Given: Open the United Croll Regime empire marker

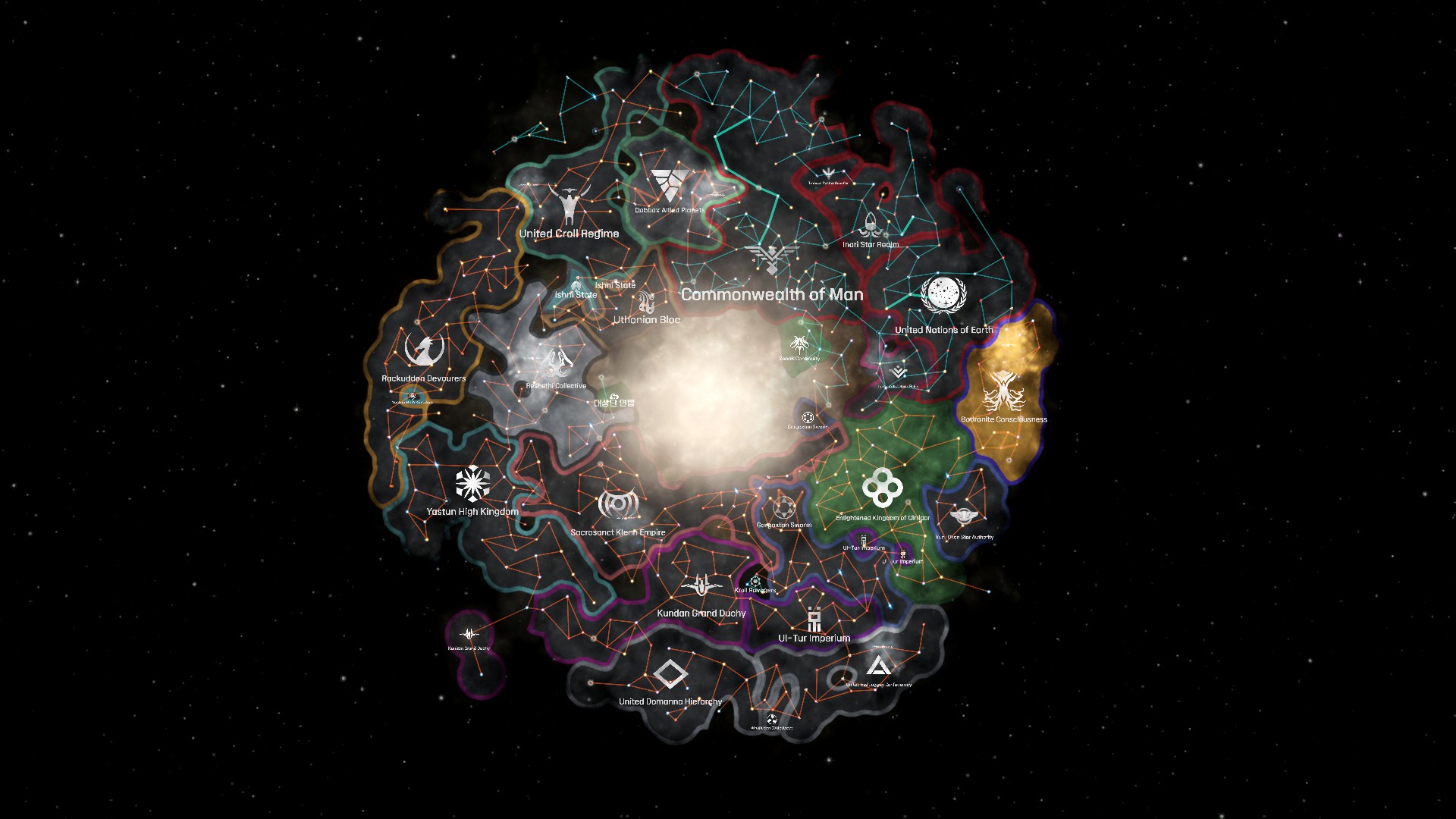Looking at the screenshot, I should [x=568, y=202].
